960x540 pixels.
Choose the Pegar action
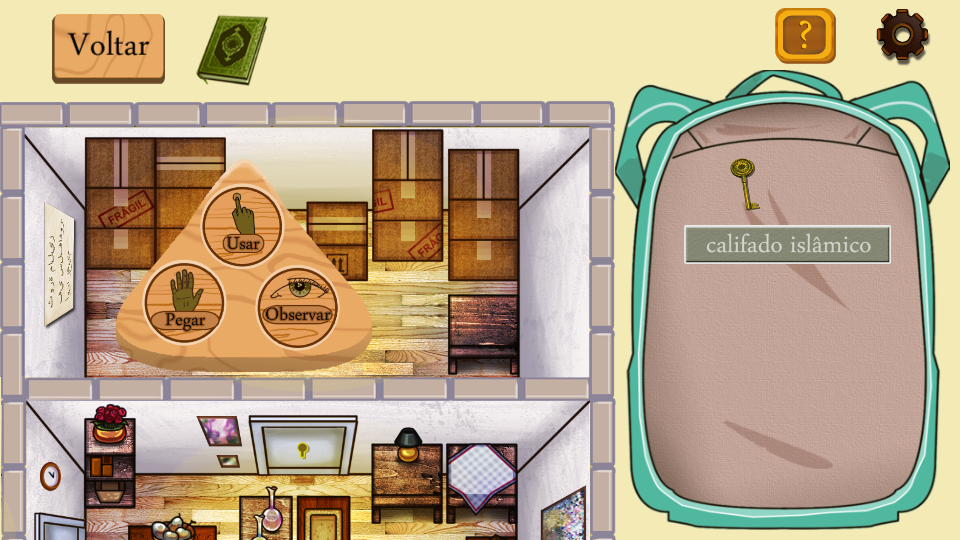(184, 302)
